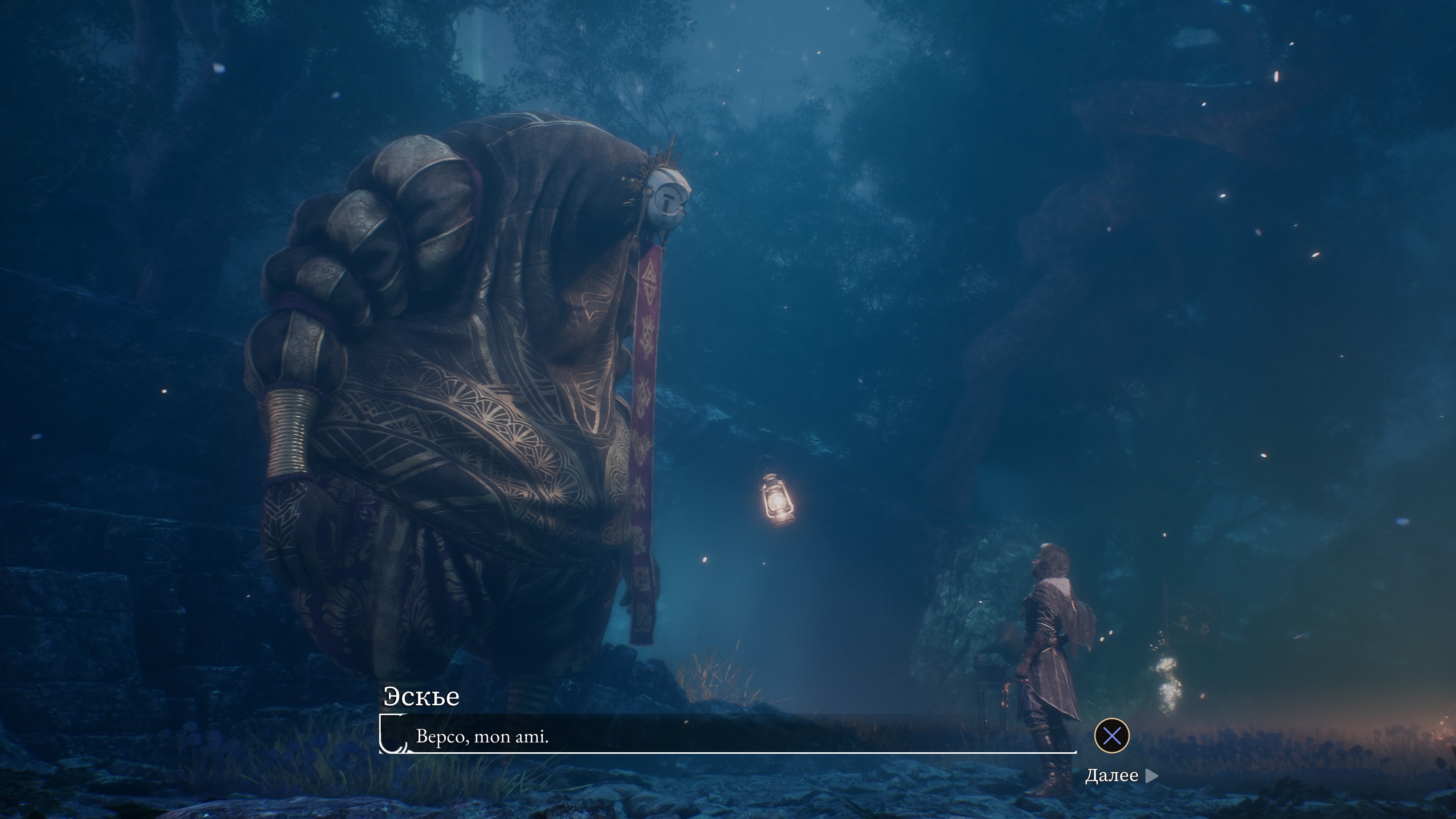Advance the dialogue with the Далее button
Image resolution: width=1456 pixels, height=819 pixels.
[x=1121, y=775]
